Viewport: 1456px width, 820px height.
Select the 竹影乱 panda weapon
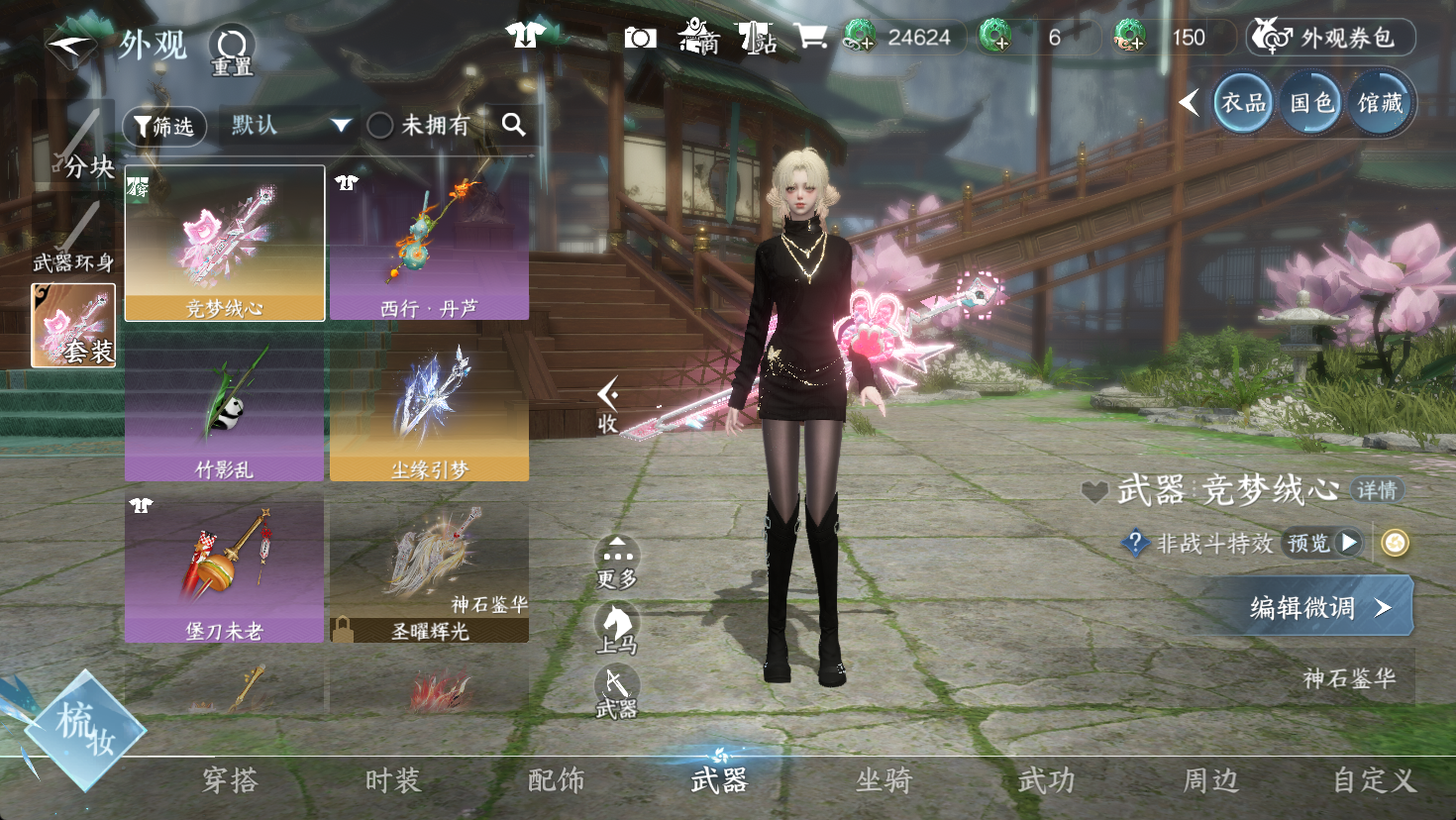(x=225, y=406)
